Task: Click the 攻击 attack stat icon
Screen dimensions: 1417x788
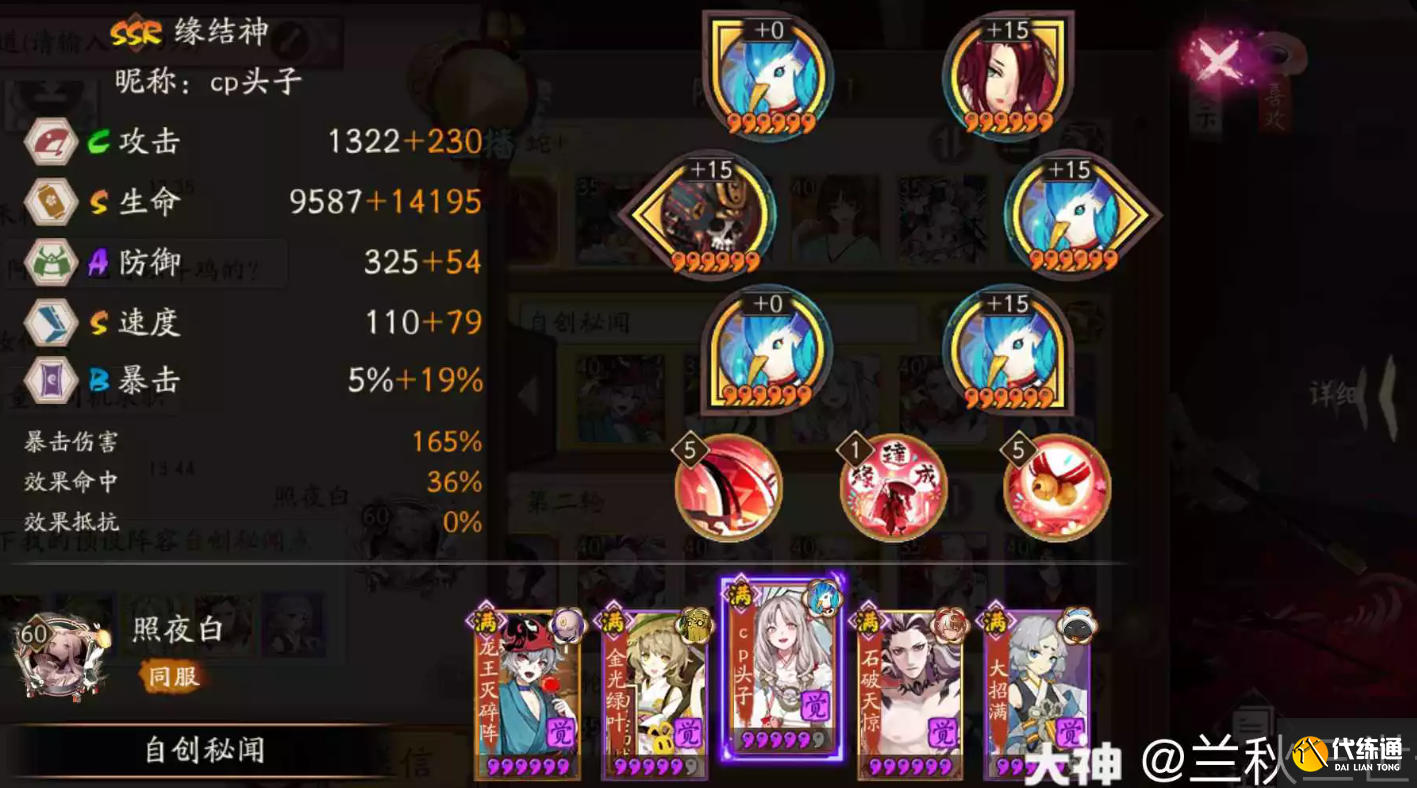Action: pos(50,140)
